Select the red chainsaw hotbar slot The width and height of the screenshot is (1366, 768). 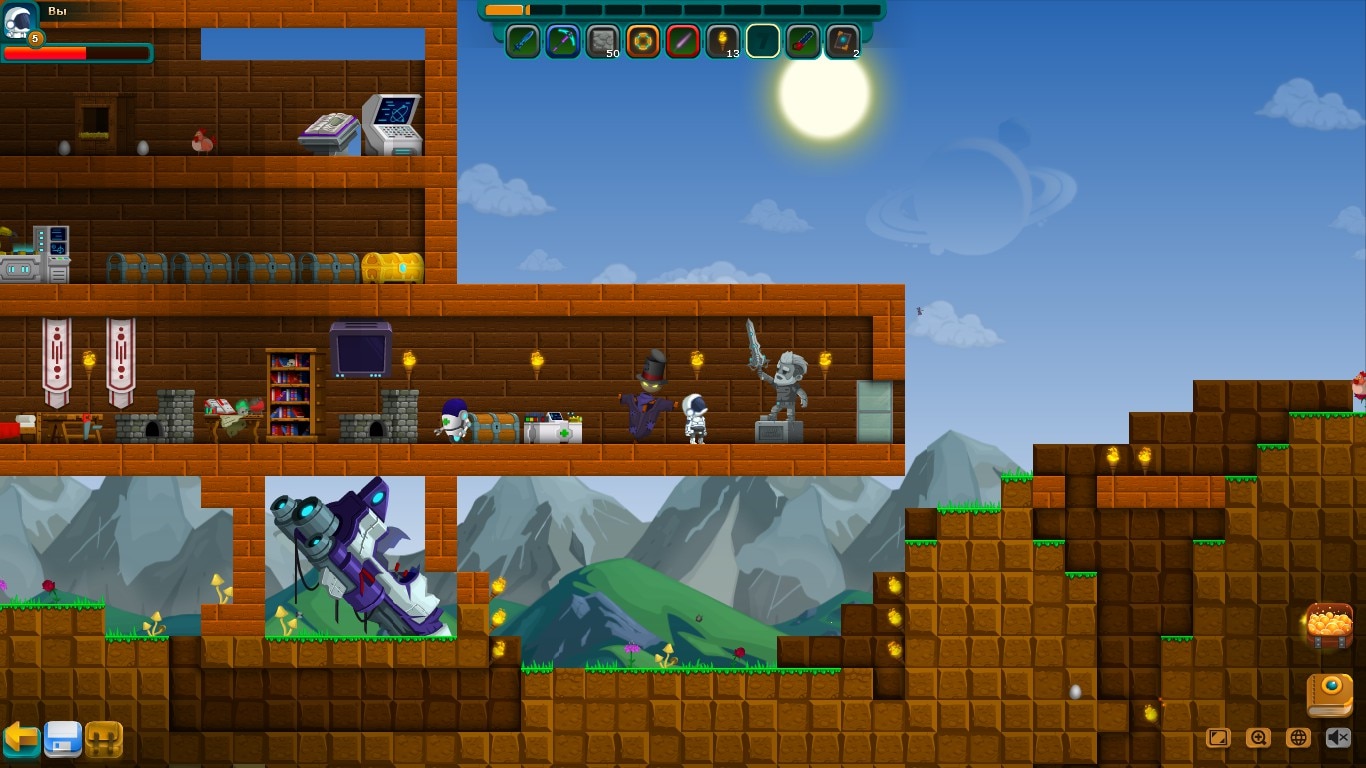coord(803,42)
